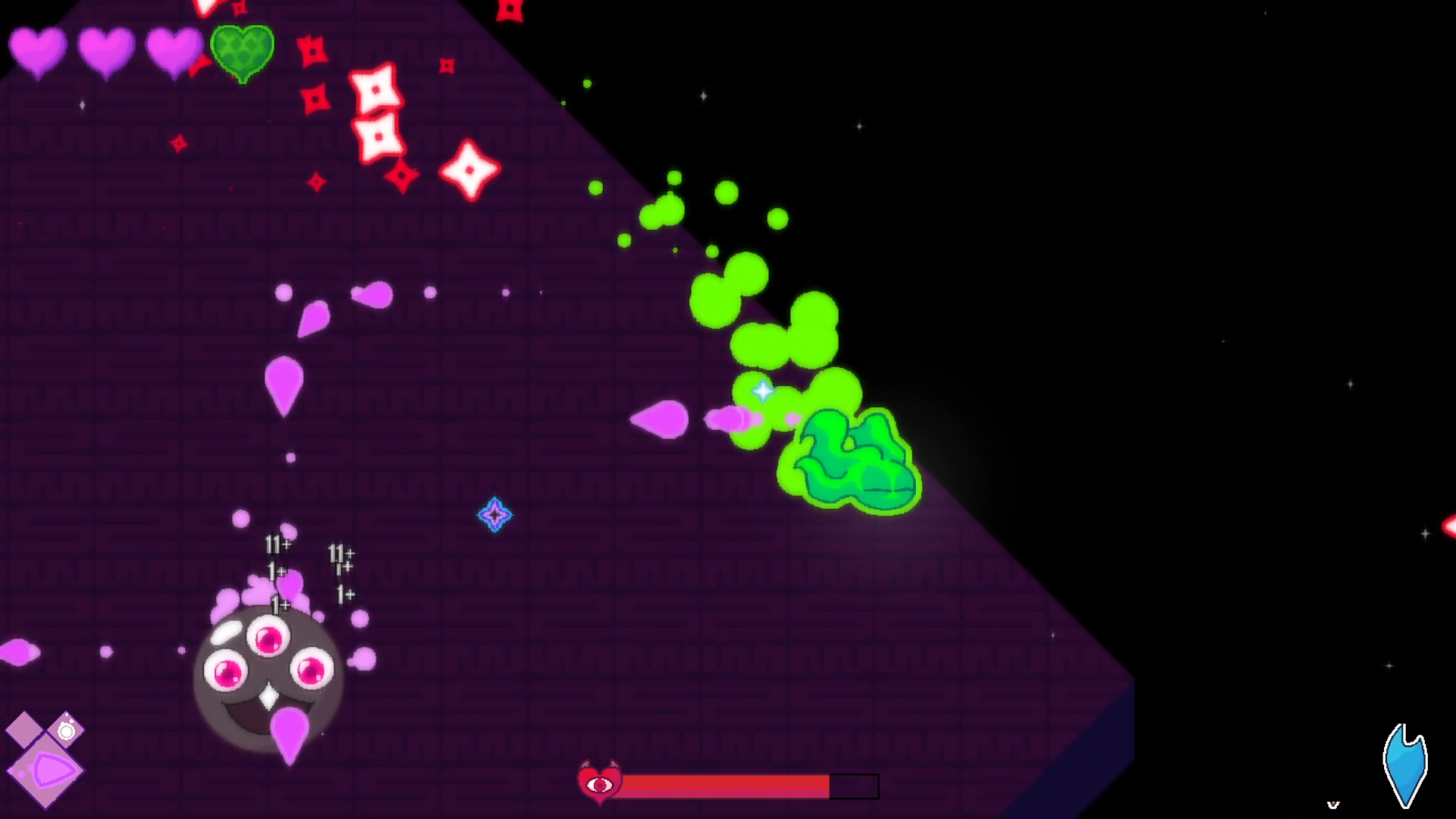This screenshot has height=819, width=1456.
Task: Click the middle purple heart icon
Action: (106, 52)
